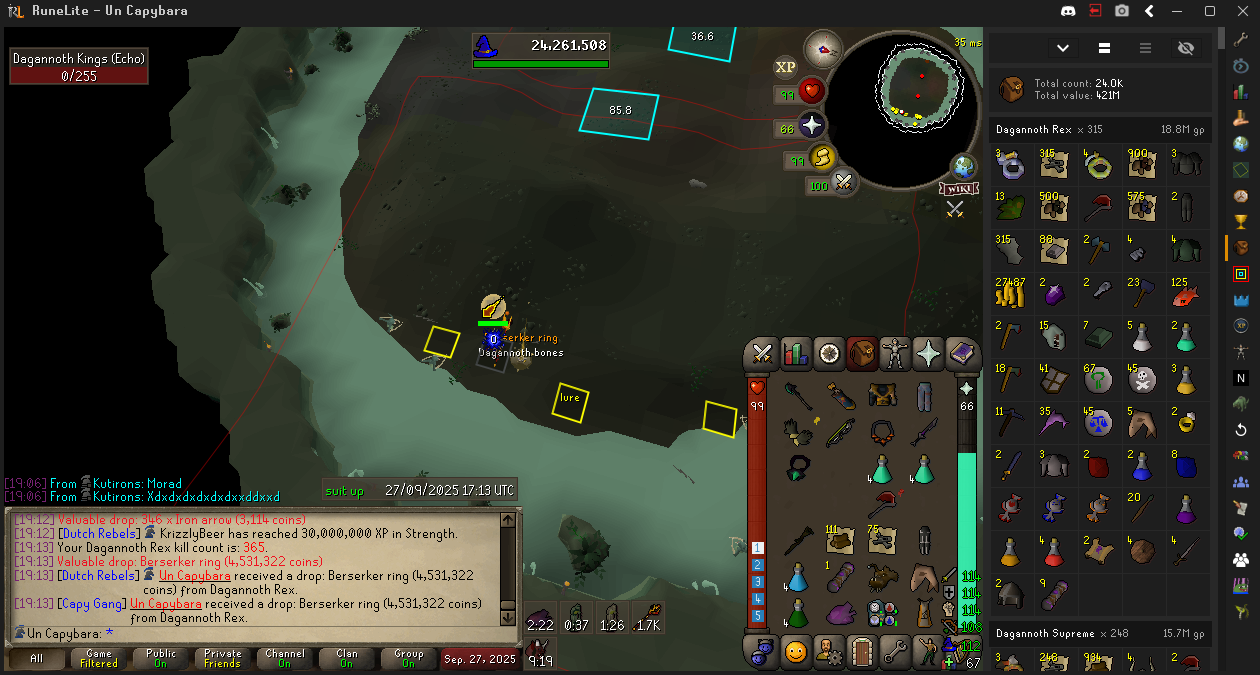Switch to the Skills tab

796,353
